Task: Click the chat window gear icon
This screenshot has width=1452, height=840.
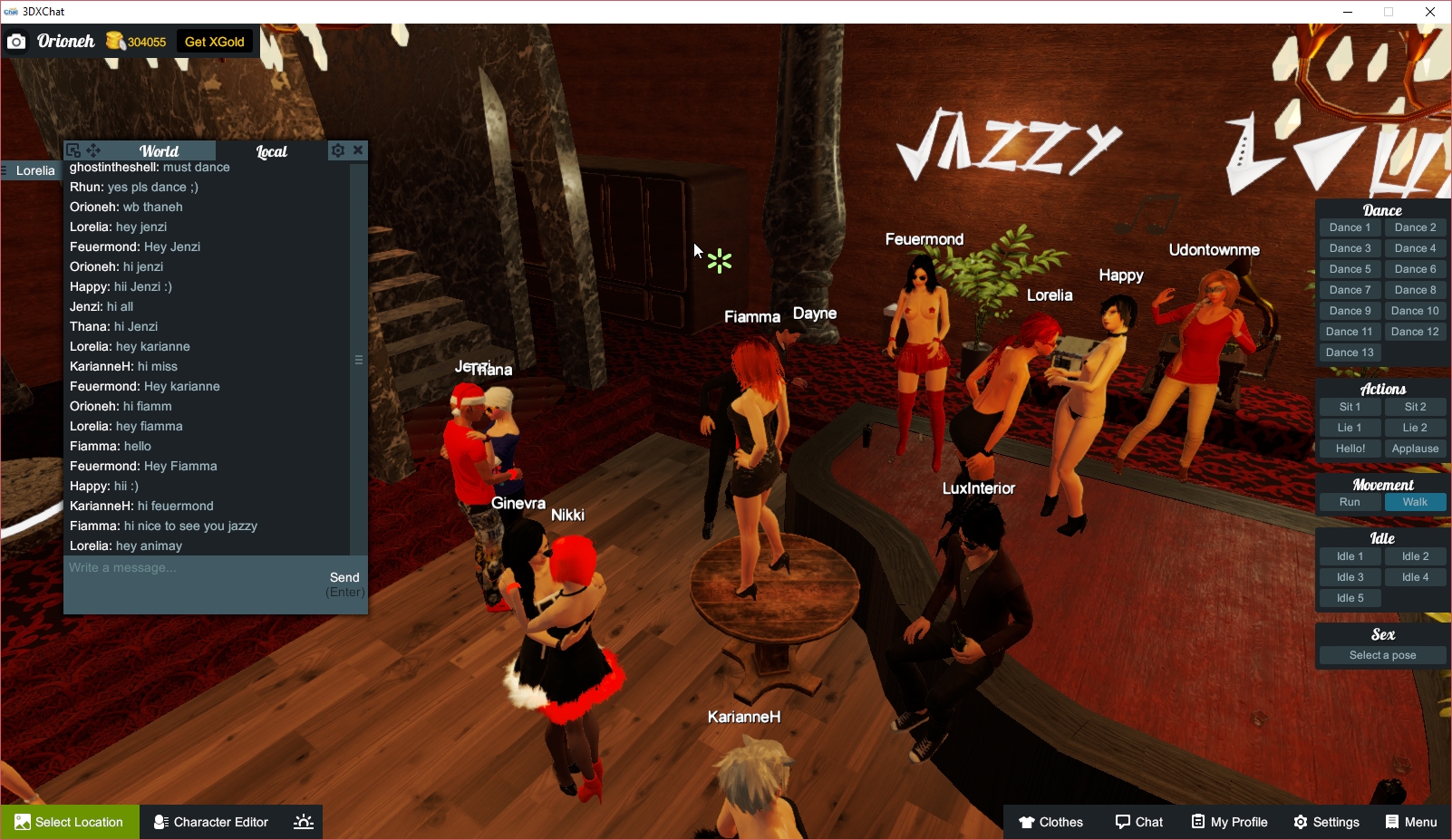Action: 338,150
